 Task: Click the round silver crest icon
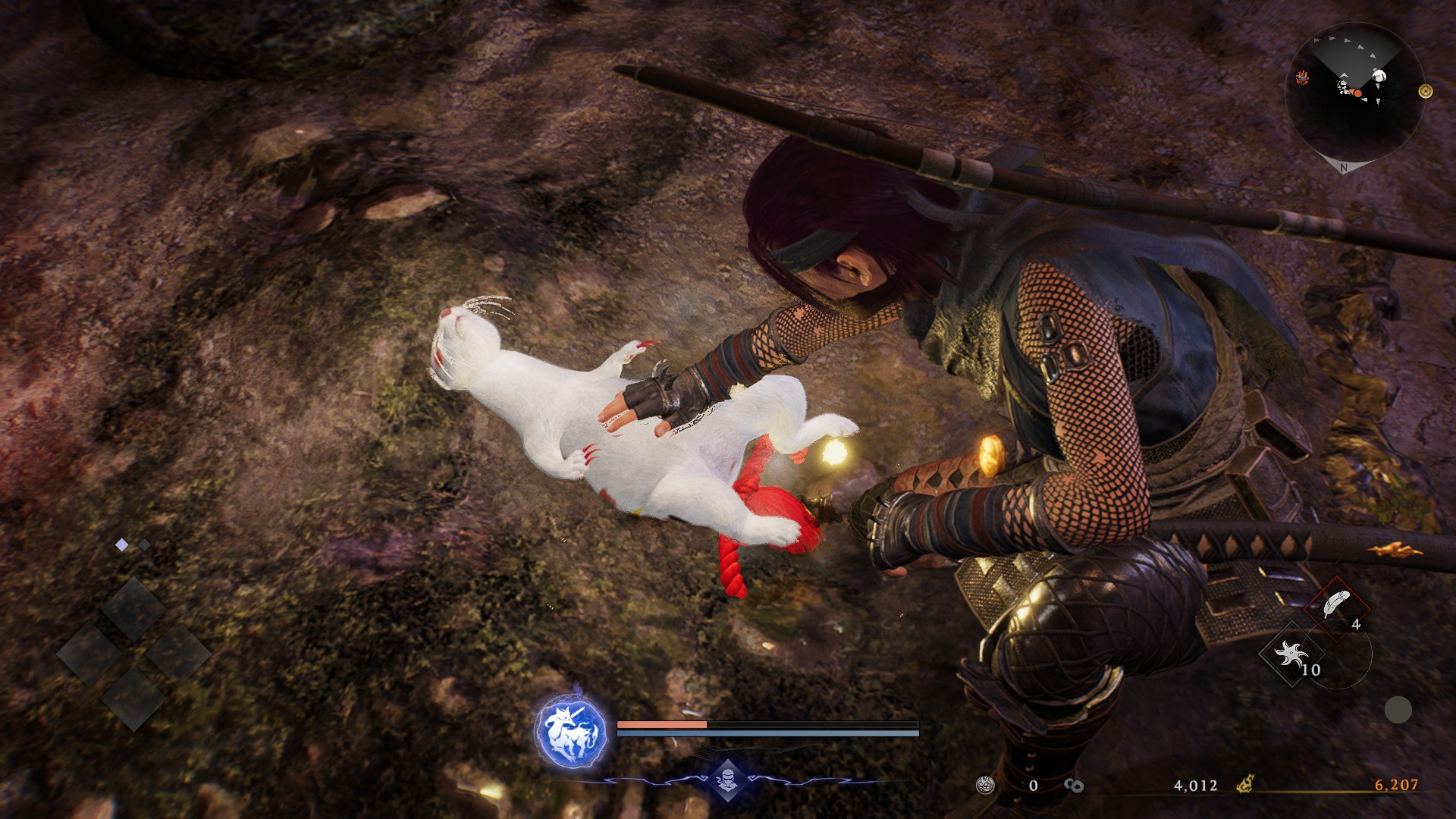click(985, 785)
